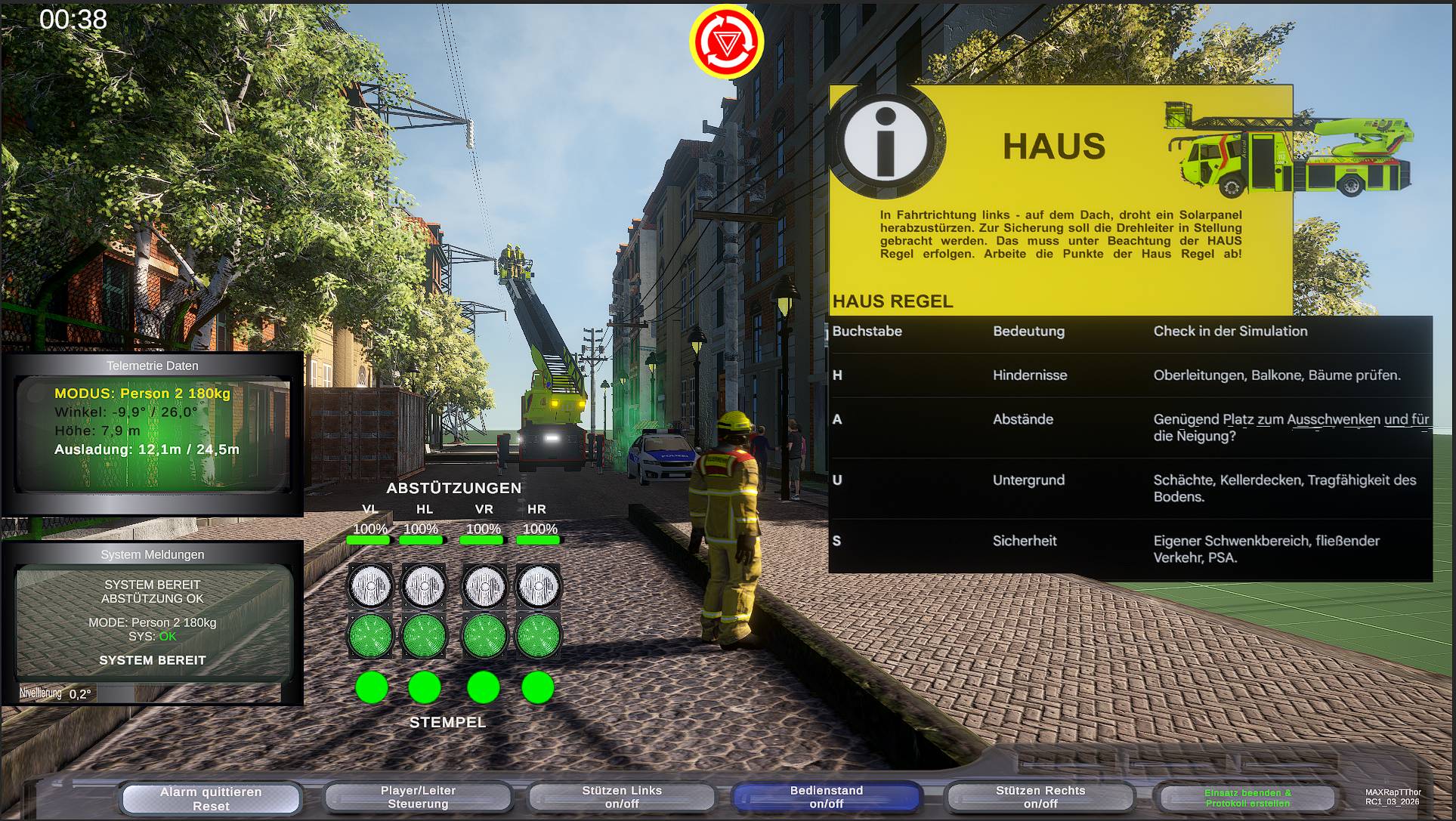Viewport: 1456px width, 821px height.
Task: Select the info icon on the HAUS panel
Action: point(888,144)
